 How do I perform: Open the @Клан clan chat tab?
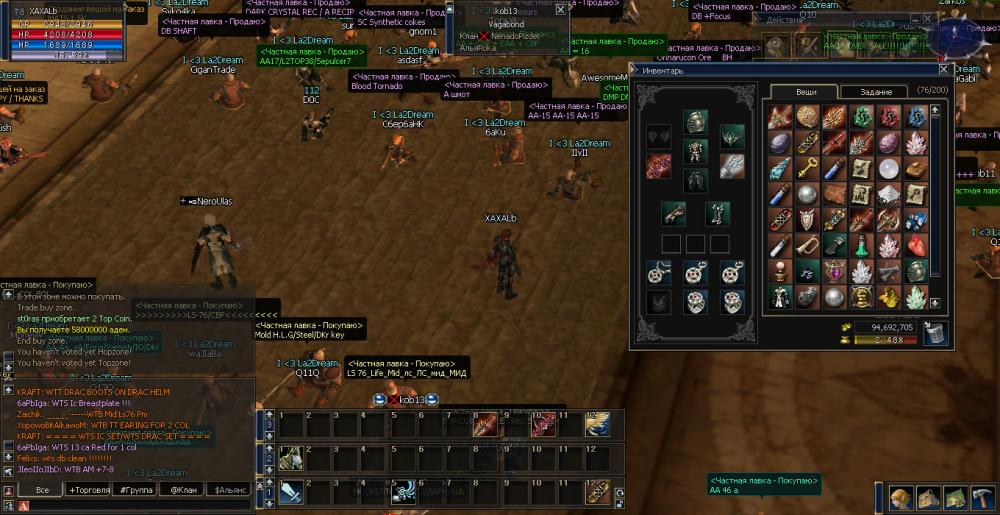pyautogui.click(x=185, y=489)
